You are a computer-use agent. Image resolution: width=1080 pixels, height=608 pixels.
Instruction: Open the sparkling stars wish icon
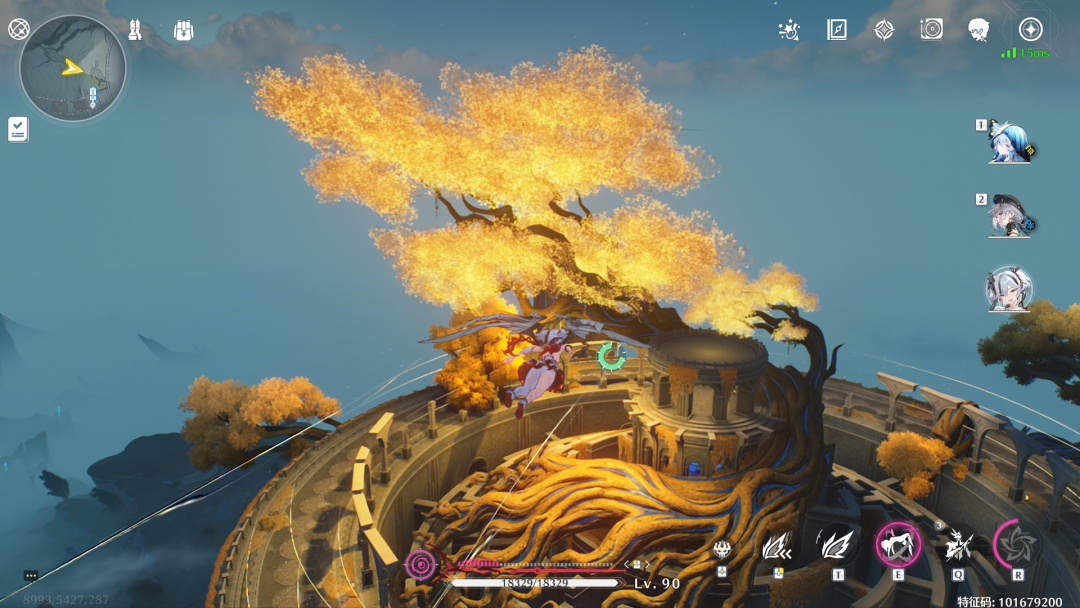coord(789,30)
